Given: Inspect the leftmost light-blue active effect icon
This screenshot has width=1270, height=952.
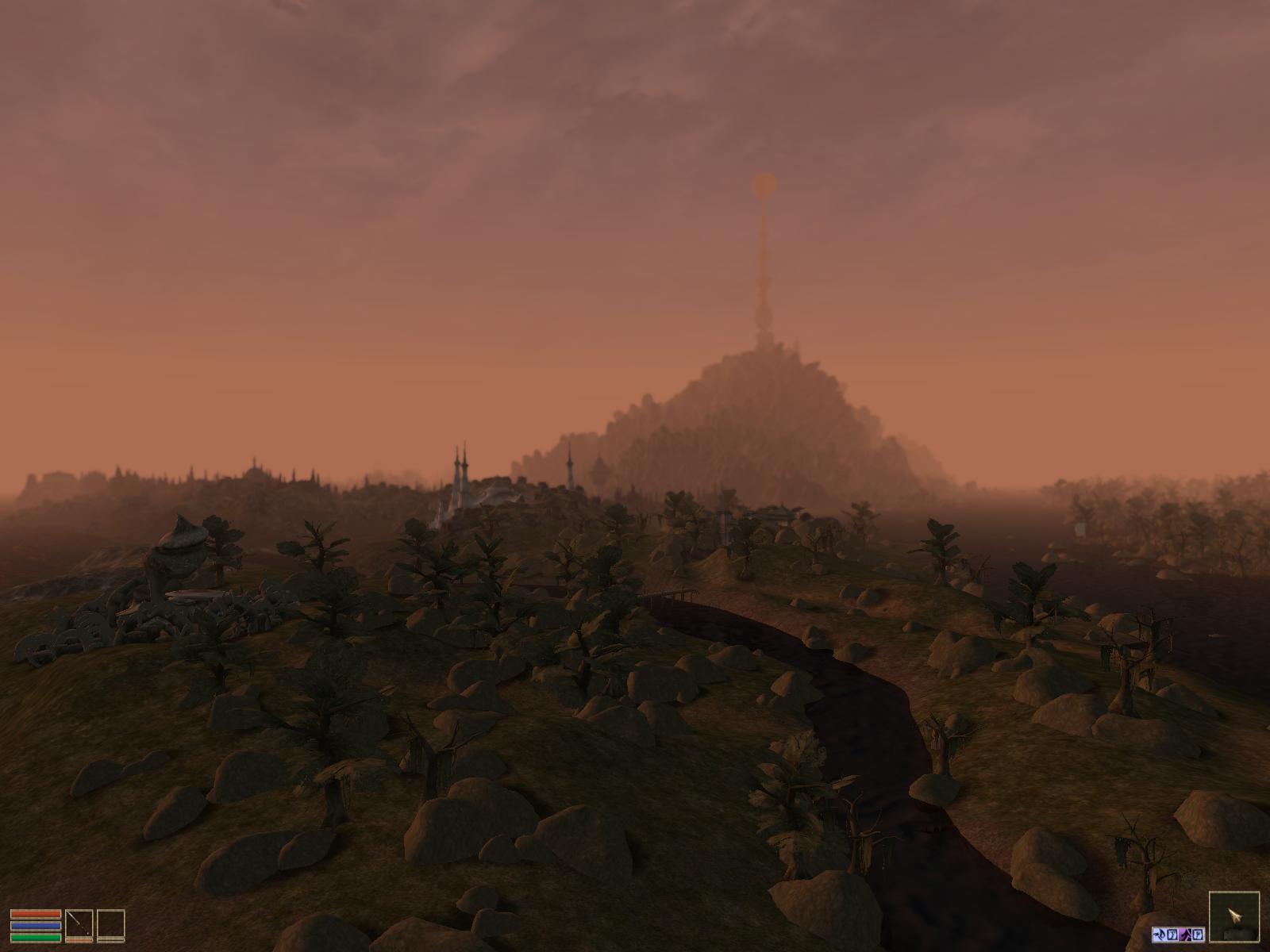Looking at the screenshot, I should tap(1158, 934).
